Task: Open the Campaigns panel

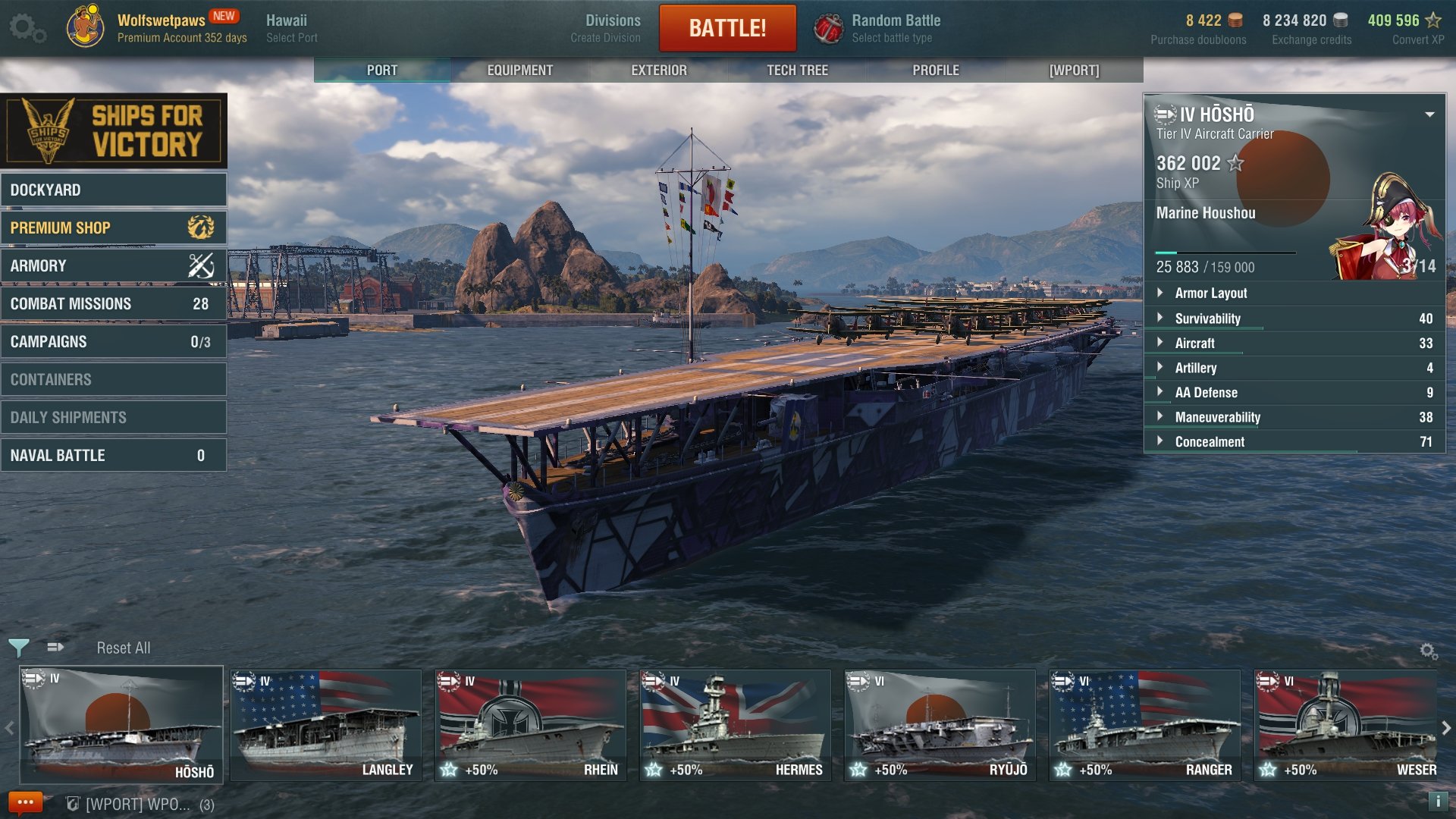Action: [x=114, y=341]
